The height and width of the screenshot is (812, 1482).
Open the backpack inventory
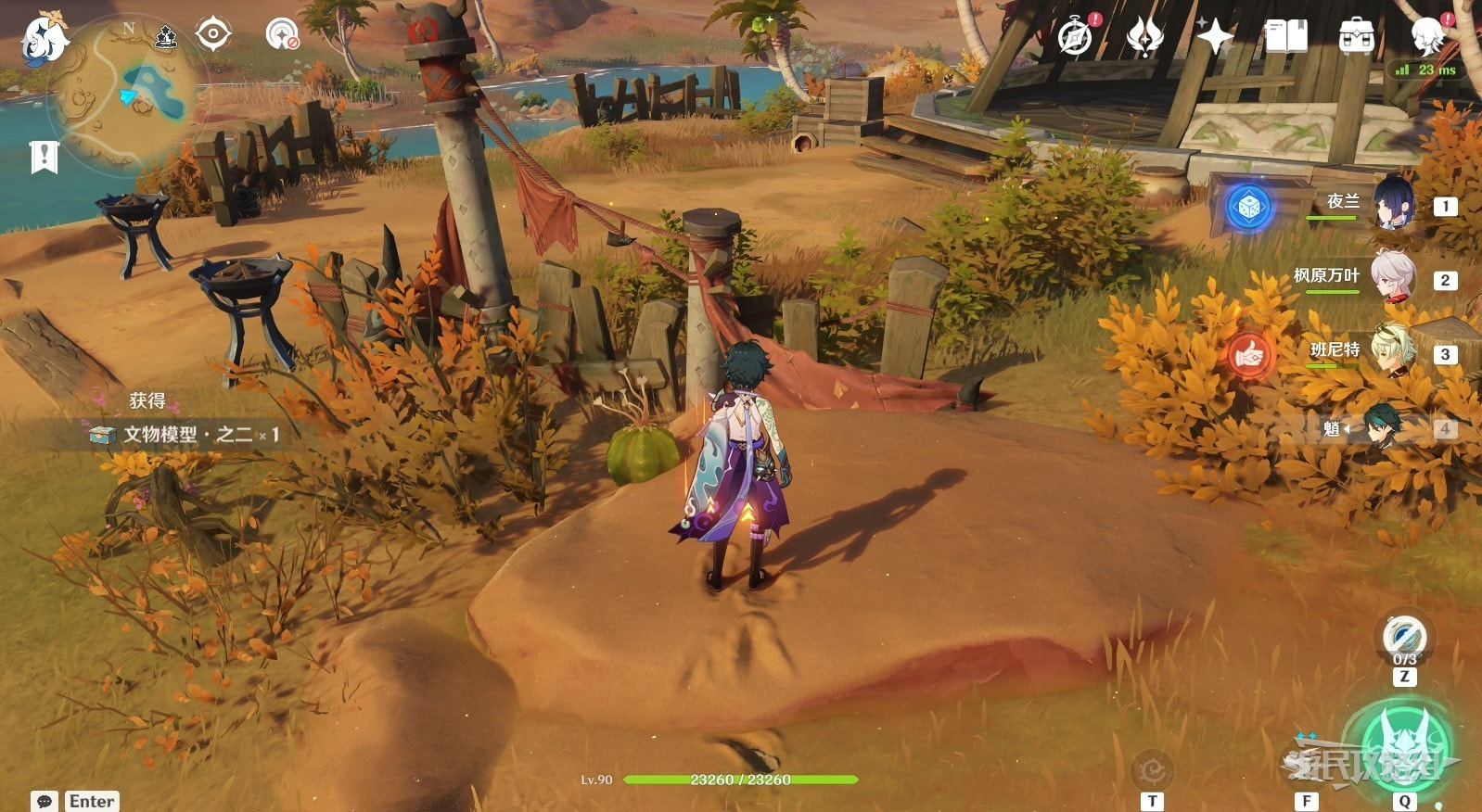coord(1355,38)
